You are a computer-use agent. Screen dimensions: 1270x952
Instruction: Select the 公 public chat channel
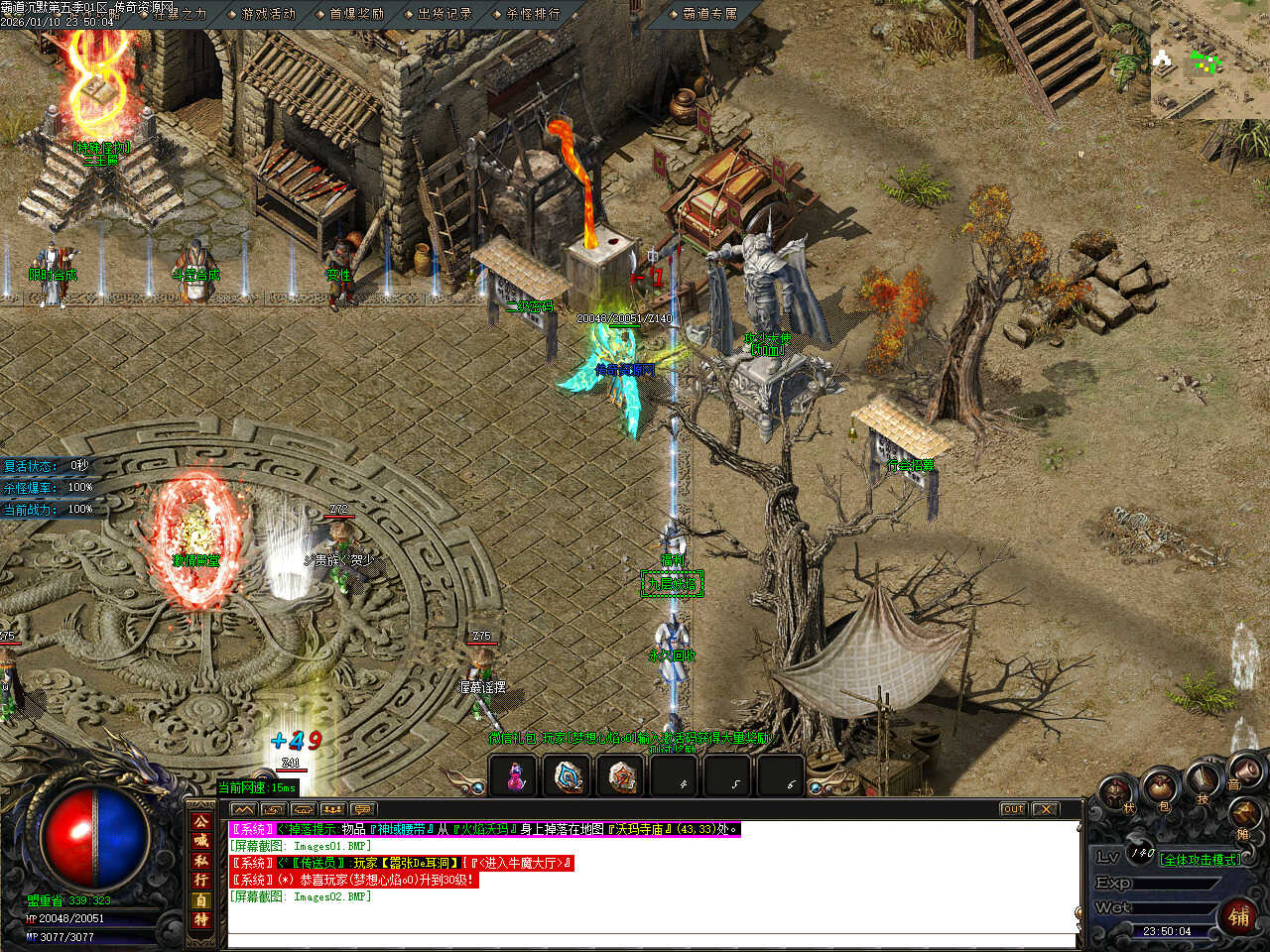(x=201, y=822)
